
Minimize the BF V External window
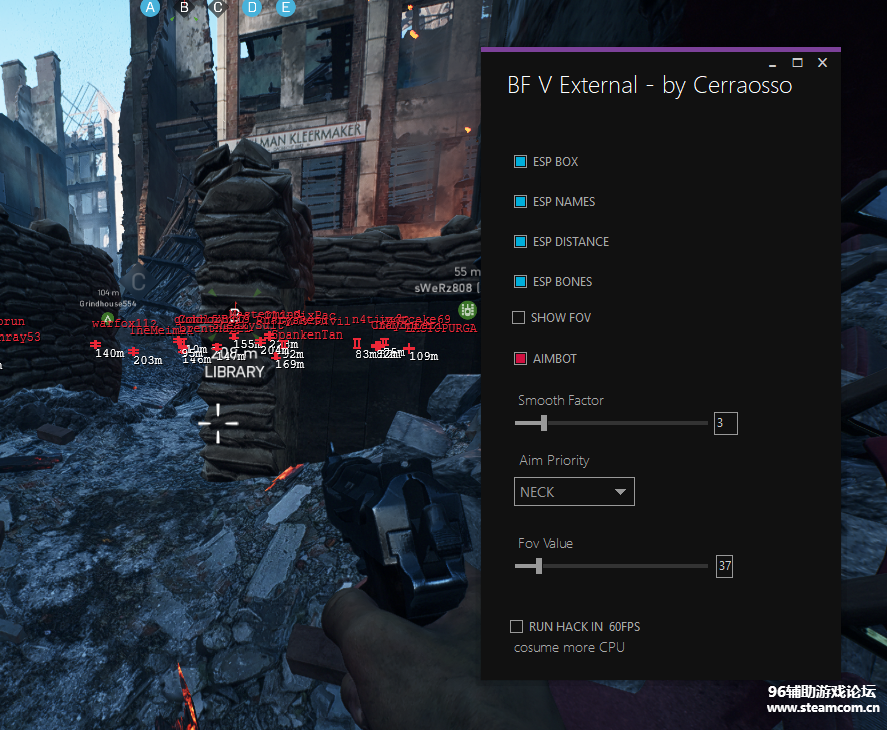click(x=769, y=63)
